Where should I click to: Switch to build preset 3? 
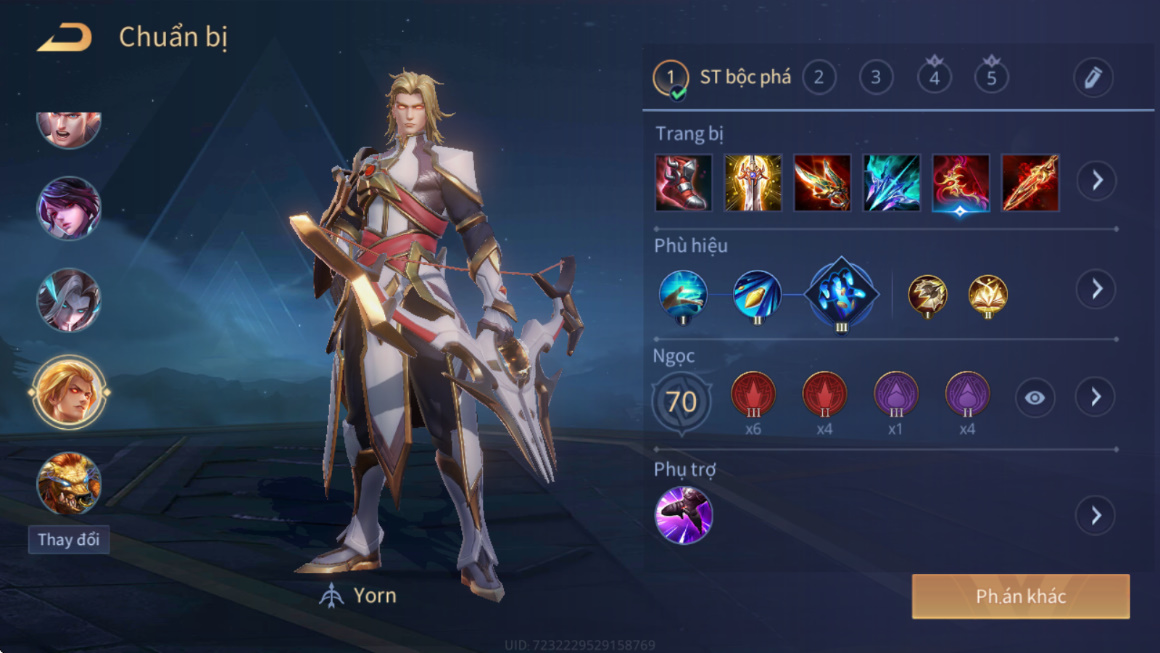coord(876,77)
